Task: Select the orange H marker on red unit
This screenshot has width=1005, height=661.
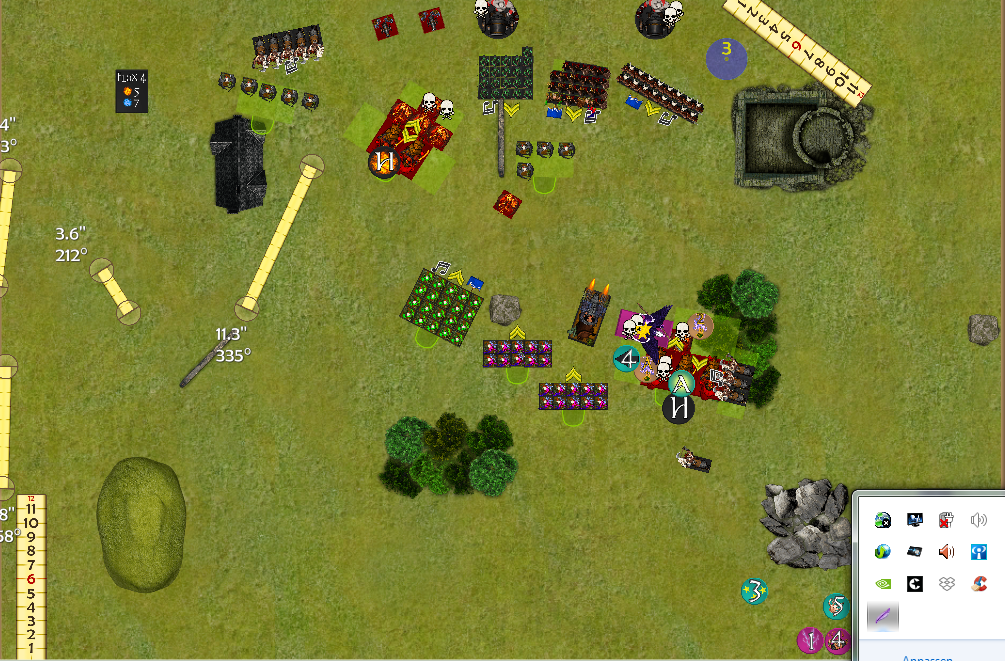Action: (x=382, y=161)
